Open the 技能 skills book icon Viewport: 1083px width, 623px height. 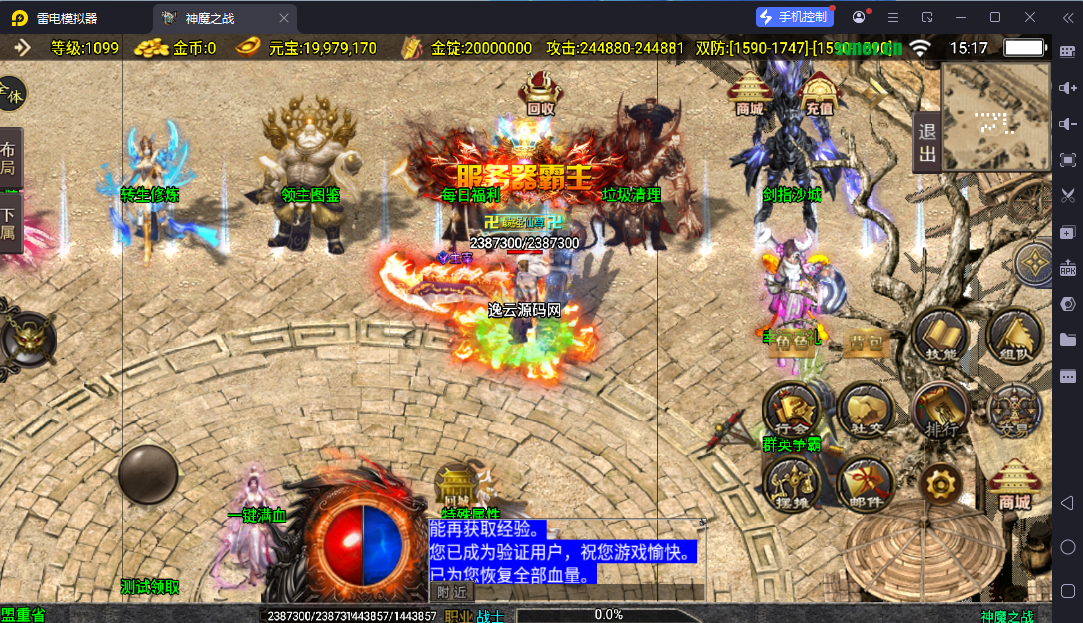(x=940, y=336)
